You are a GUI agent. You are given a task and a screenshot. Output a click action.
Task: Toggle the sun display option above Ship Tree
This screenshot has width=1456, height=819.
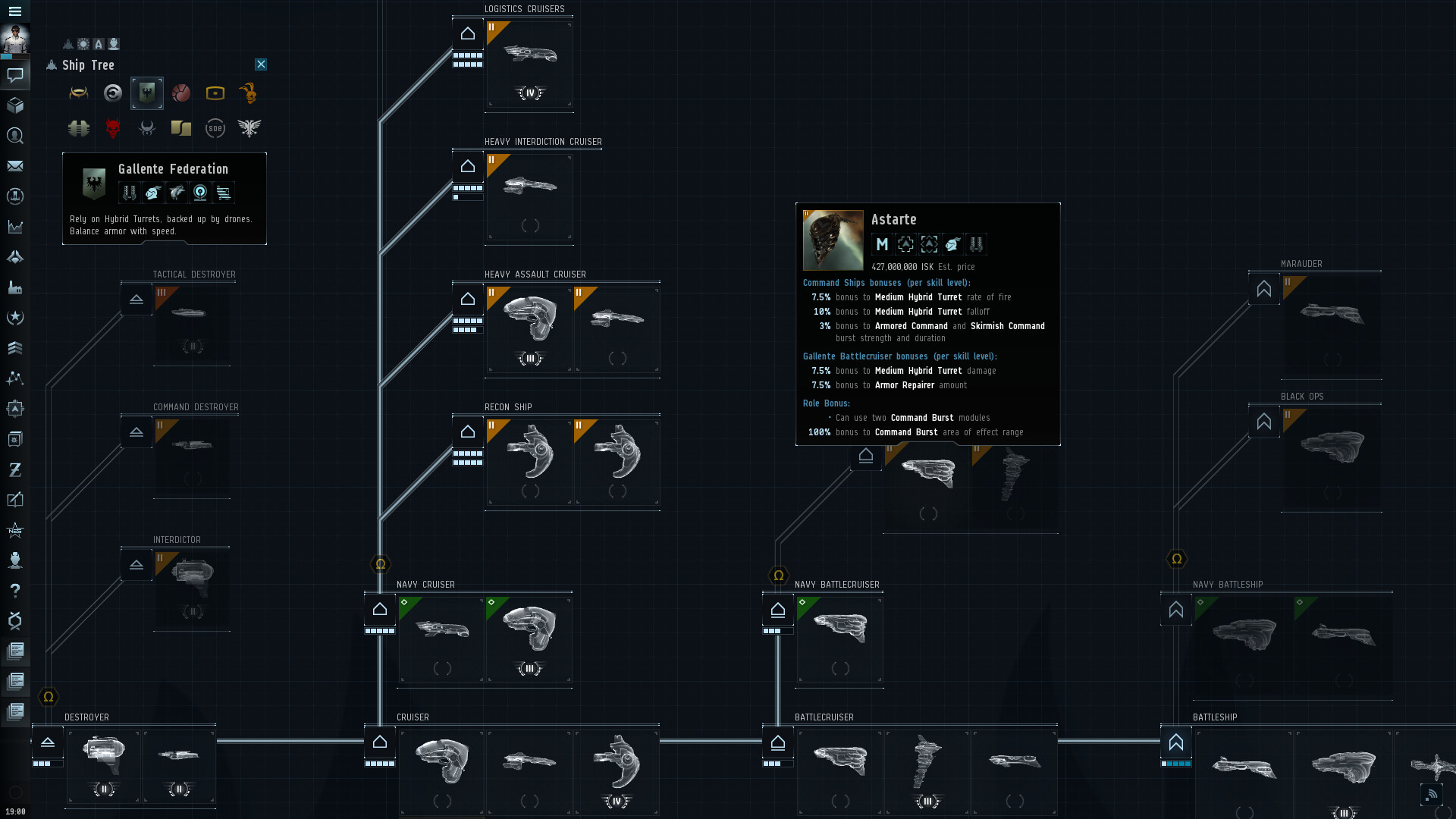[x=83, y=44]
